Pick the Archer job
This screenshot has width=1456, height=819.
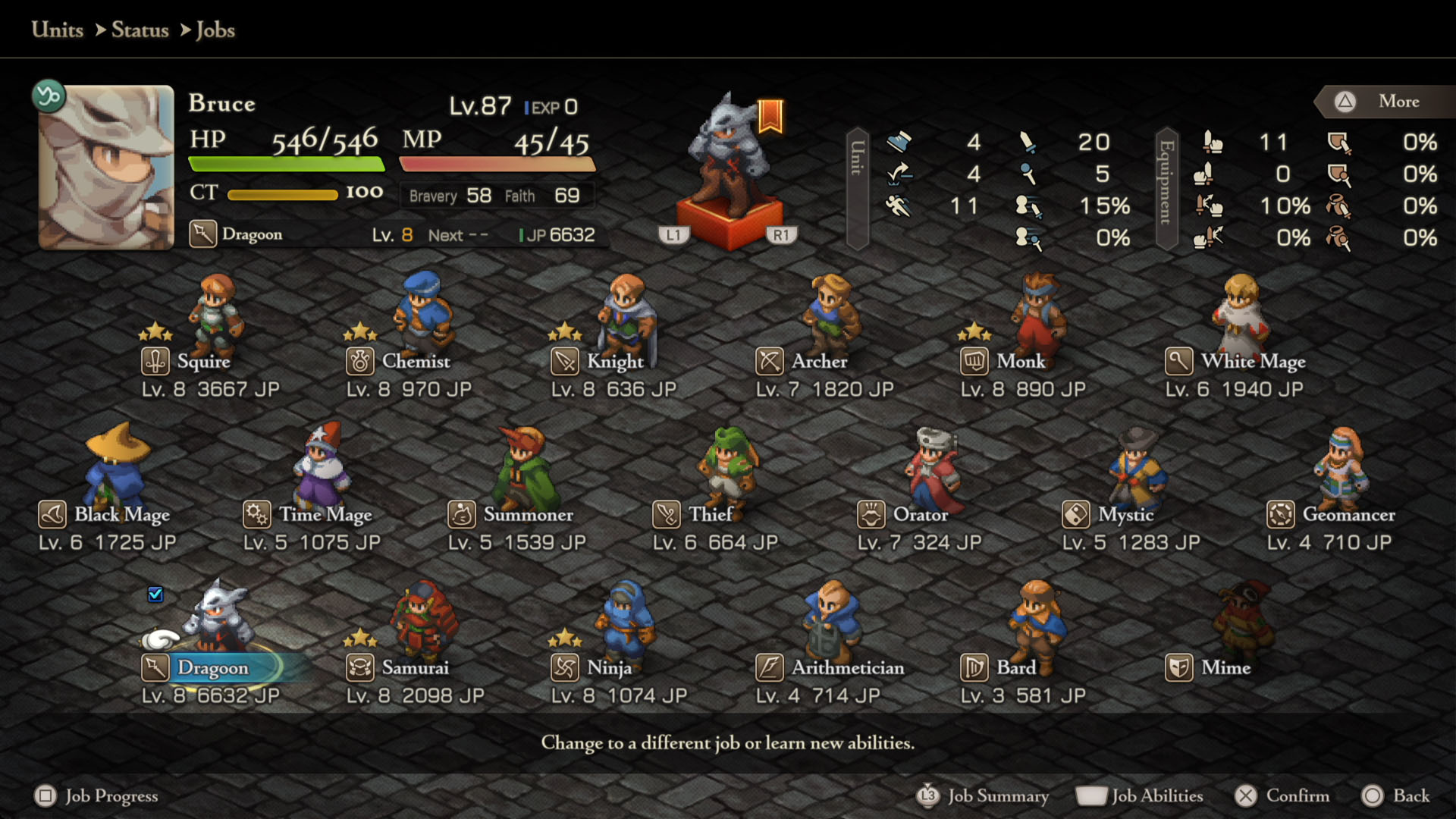(819, 362)
